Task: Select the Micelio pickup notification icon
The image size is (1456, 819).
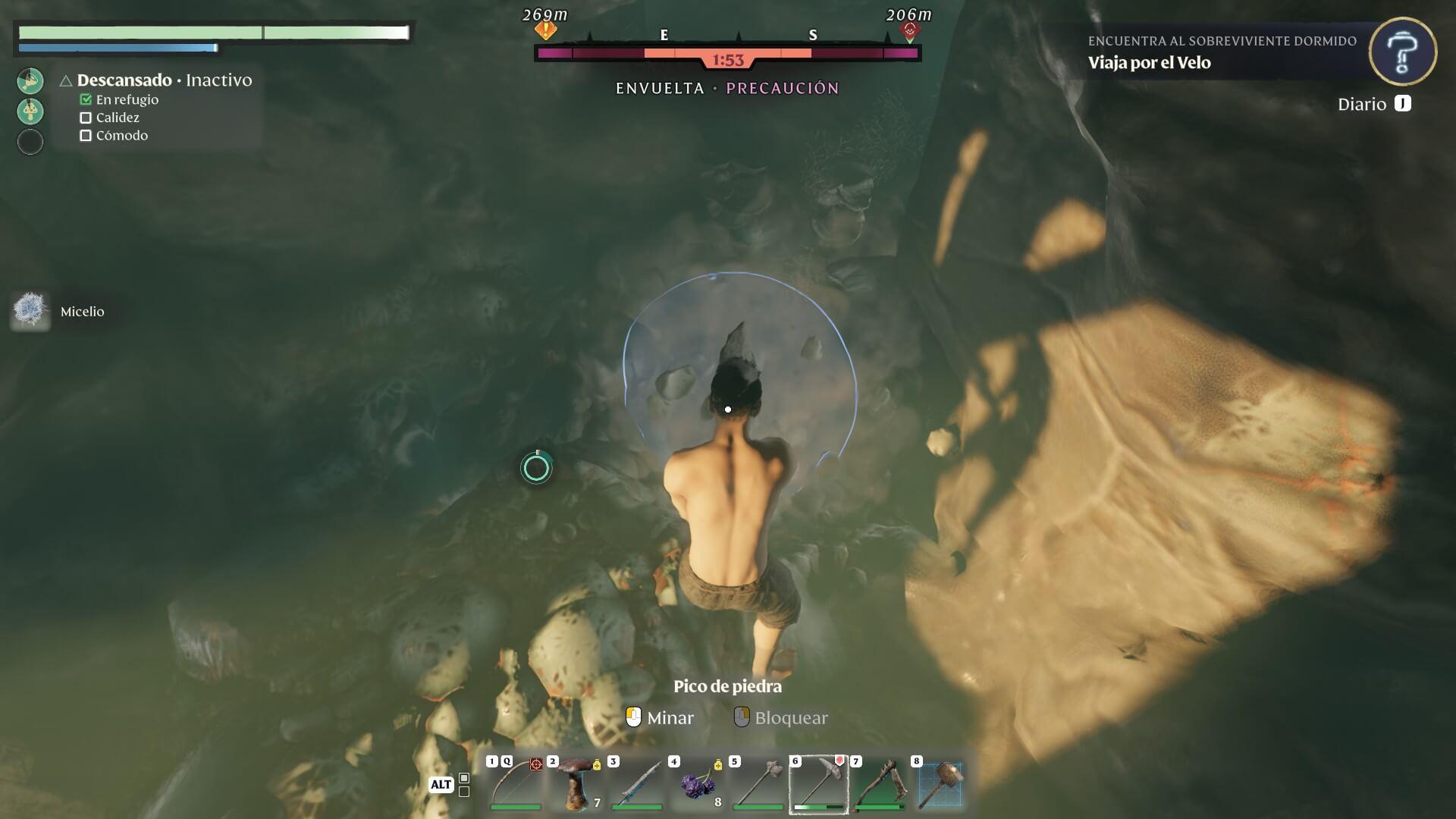Action: pos(30,311)
